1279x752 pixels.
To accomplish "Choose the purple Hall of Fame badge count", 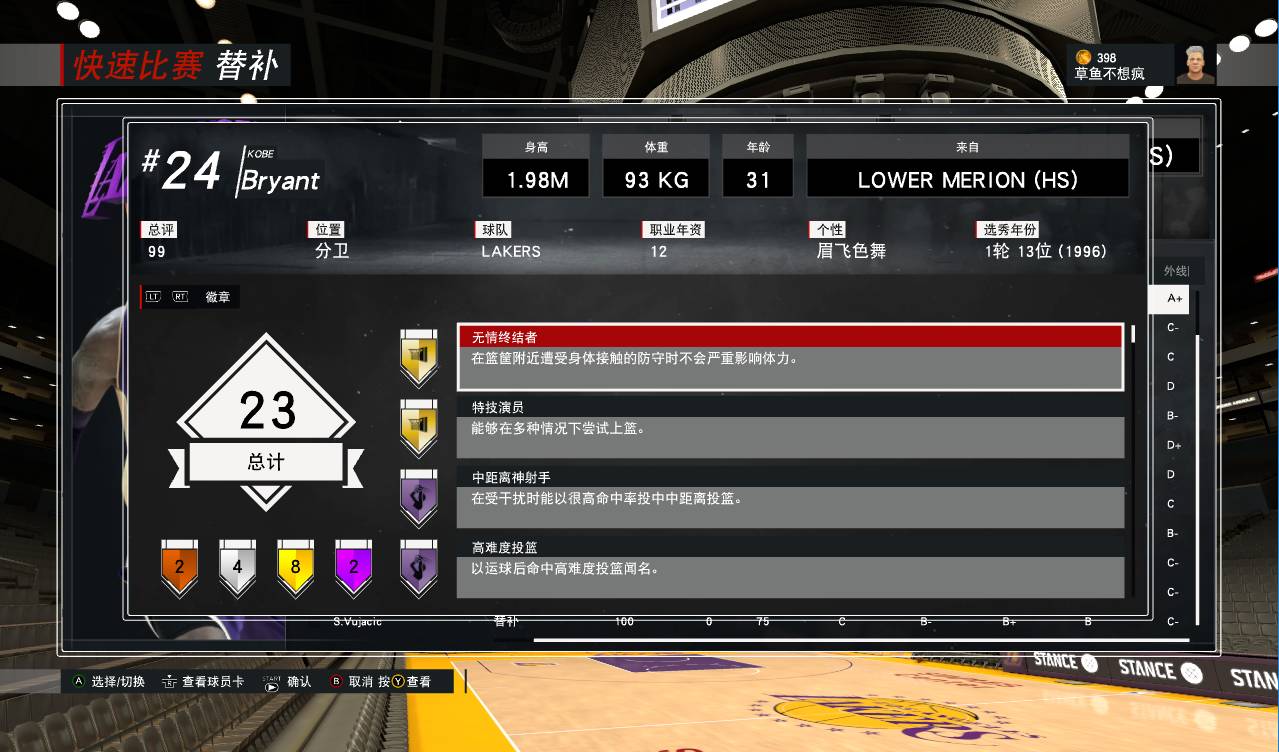I will [x=353, y=567].
